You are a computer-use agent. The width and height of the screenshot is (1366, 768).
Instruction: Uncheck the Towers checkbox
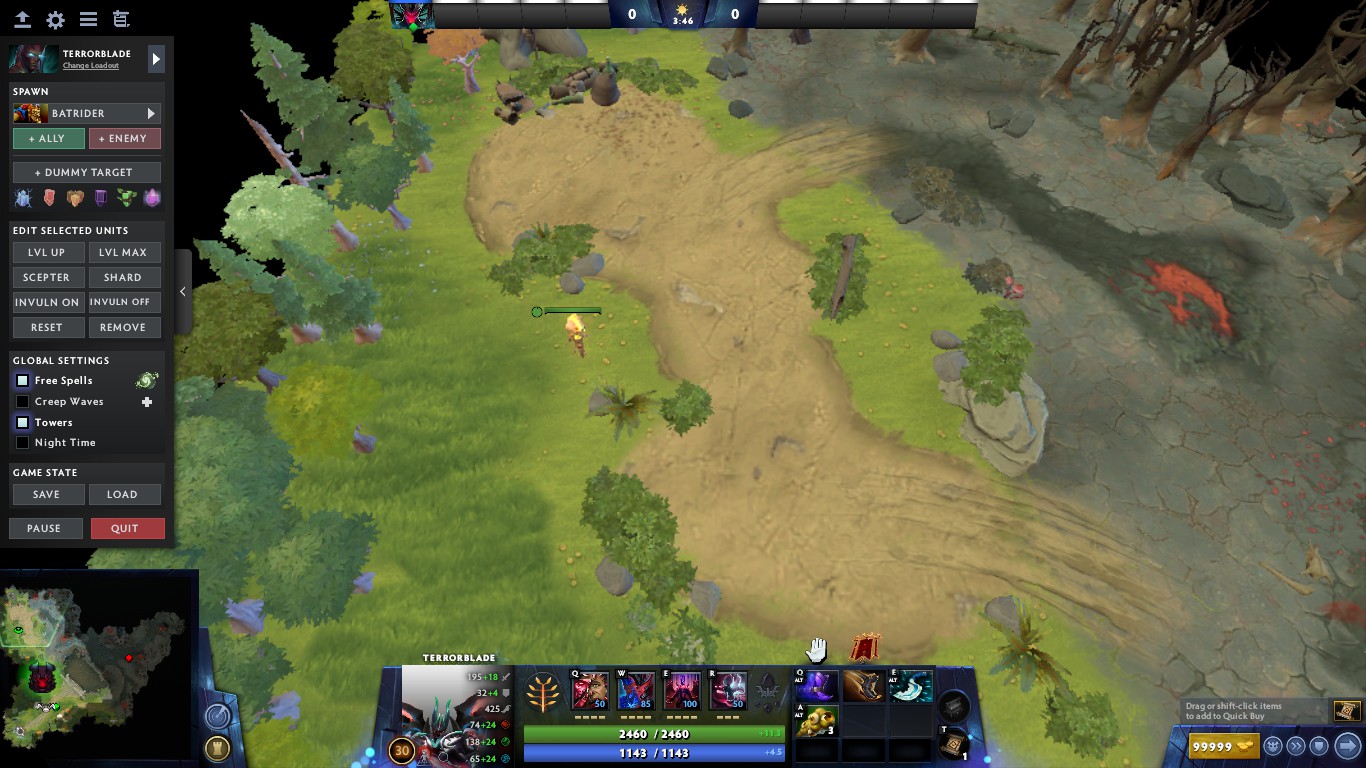(x=22, y=422)
